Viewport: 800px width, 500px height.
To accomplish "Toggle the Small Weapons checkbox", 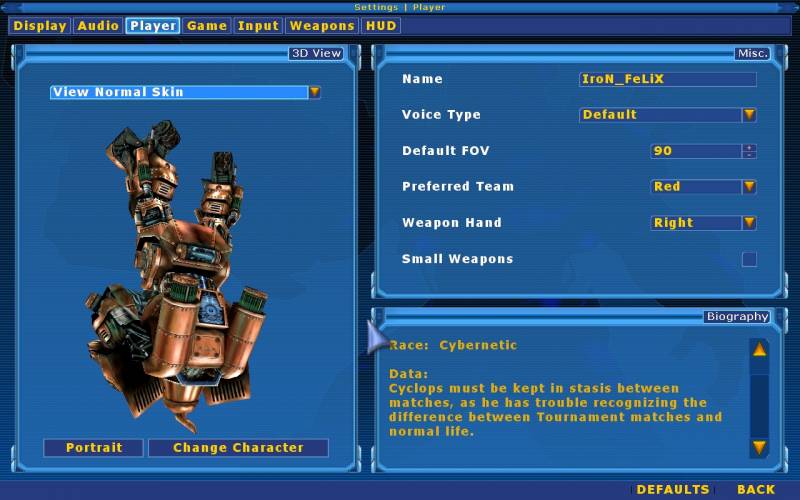I will pyautogui.click(x=749, y=260).
